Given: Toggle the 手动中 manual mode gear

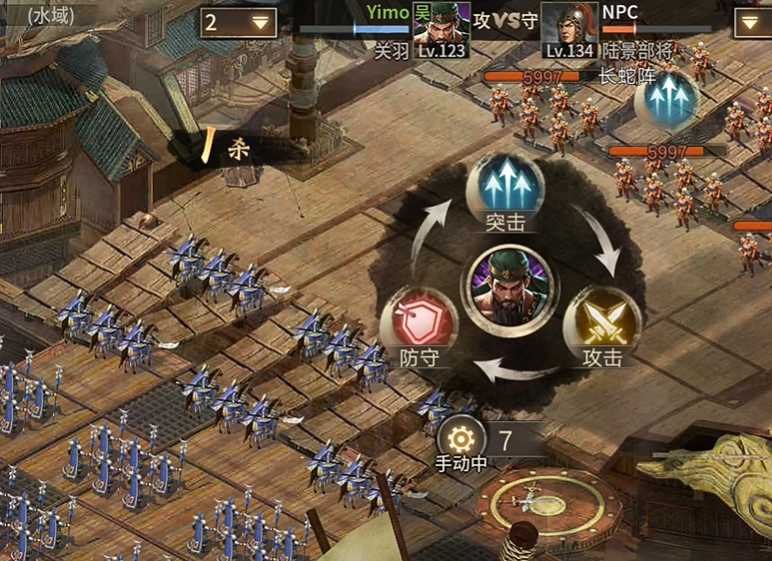Looking at the screenshot, I should coord(461,438).
